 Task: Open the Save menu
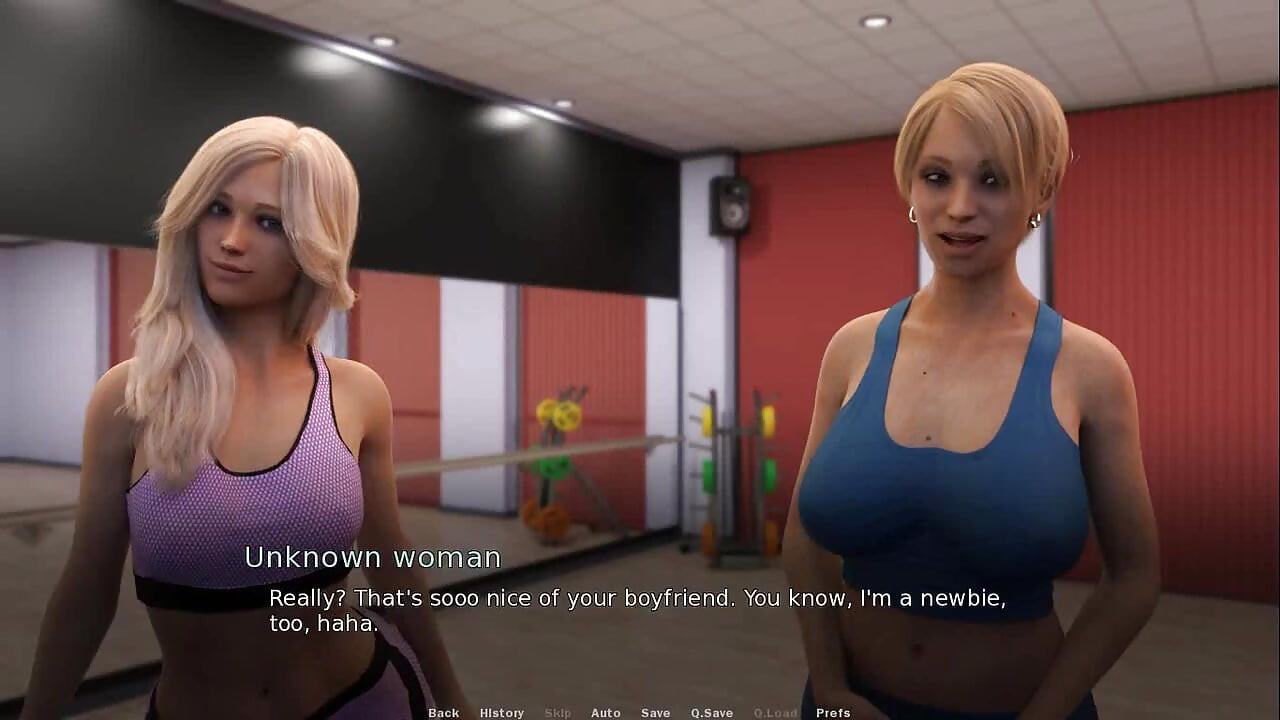[655, 713]
